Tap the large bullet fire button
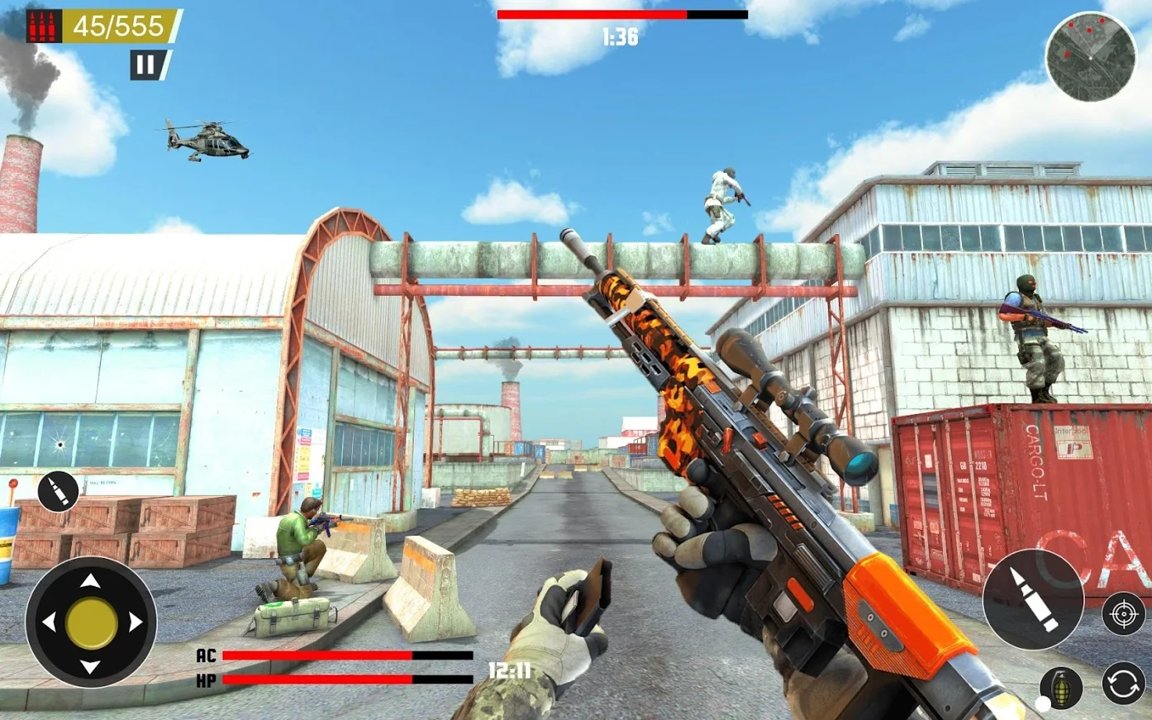This screenshot has width=1152, height=720. tap(1032, 599)
